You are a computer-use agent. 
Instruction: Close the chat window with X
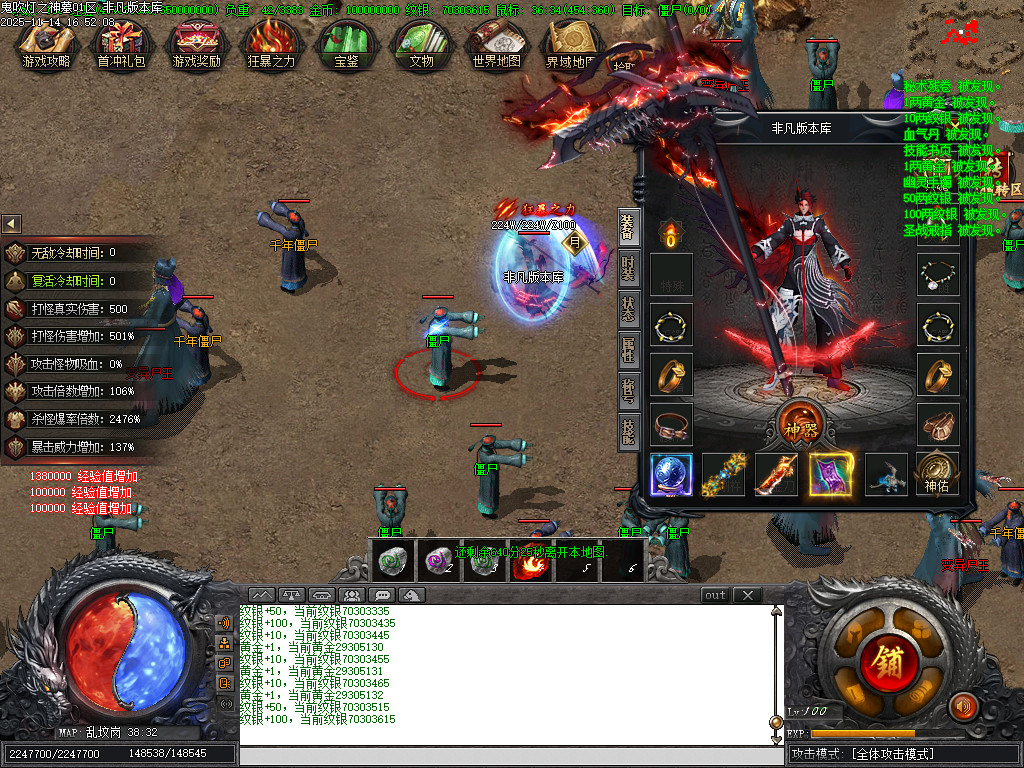point(747,595)
